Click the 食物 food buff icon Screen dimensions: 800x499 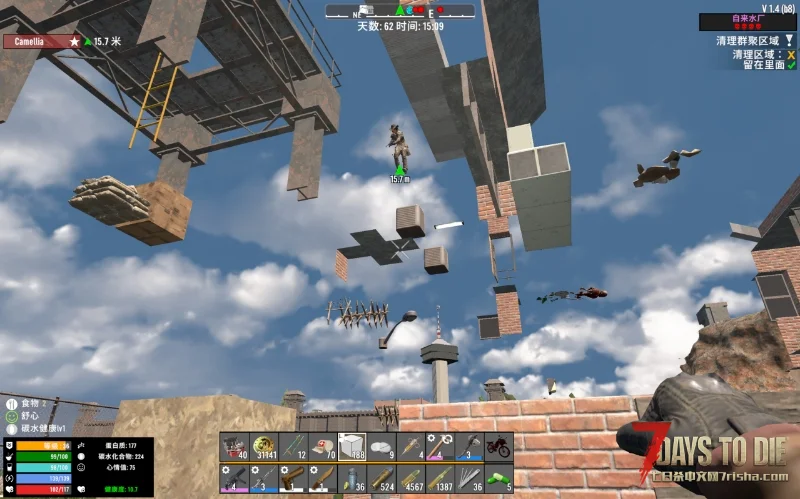[11, 405]
